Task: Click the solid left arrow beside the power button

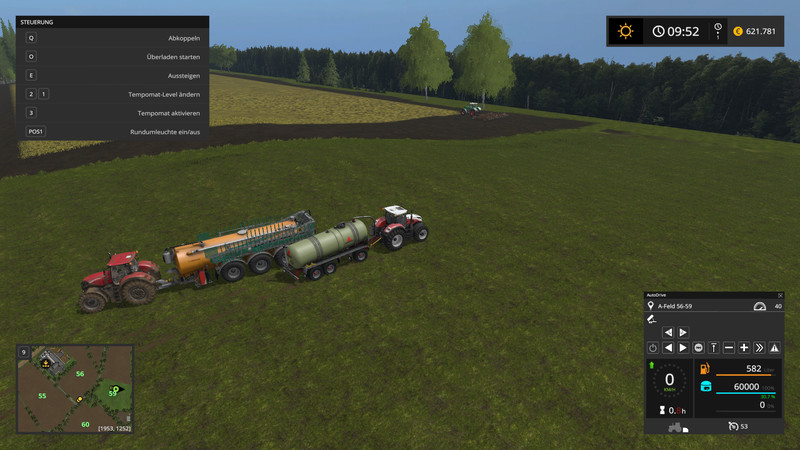Action: pyautogui.click(x=667, y=347)
